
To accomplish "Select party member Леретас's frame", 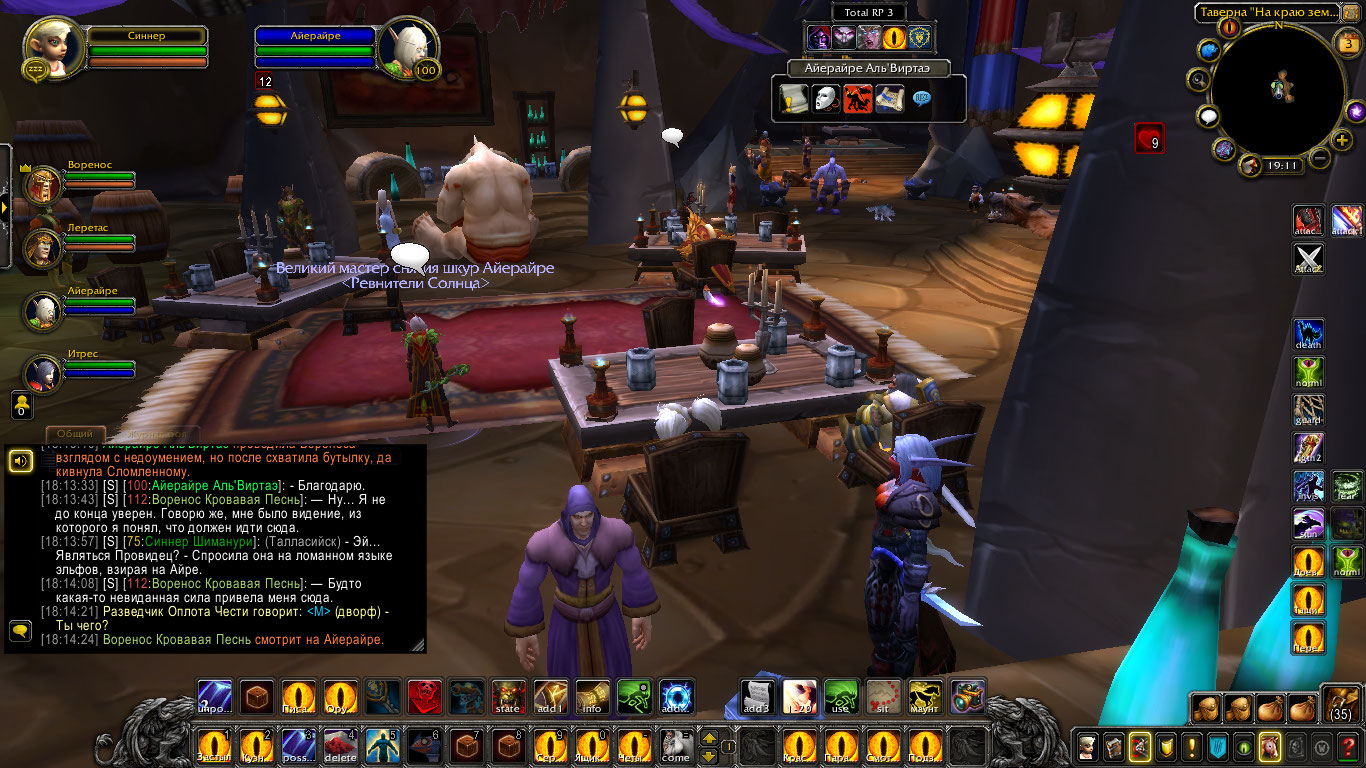I will (x=43, y=247).
